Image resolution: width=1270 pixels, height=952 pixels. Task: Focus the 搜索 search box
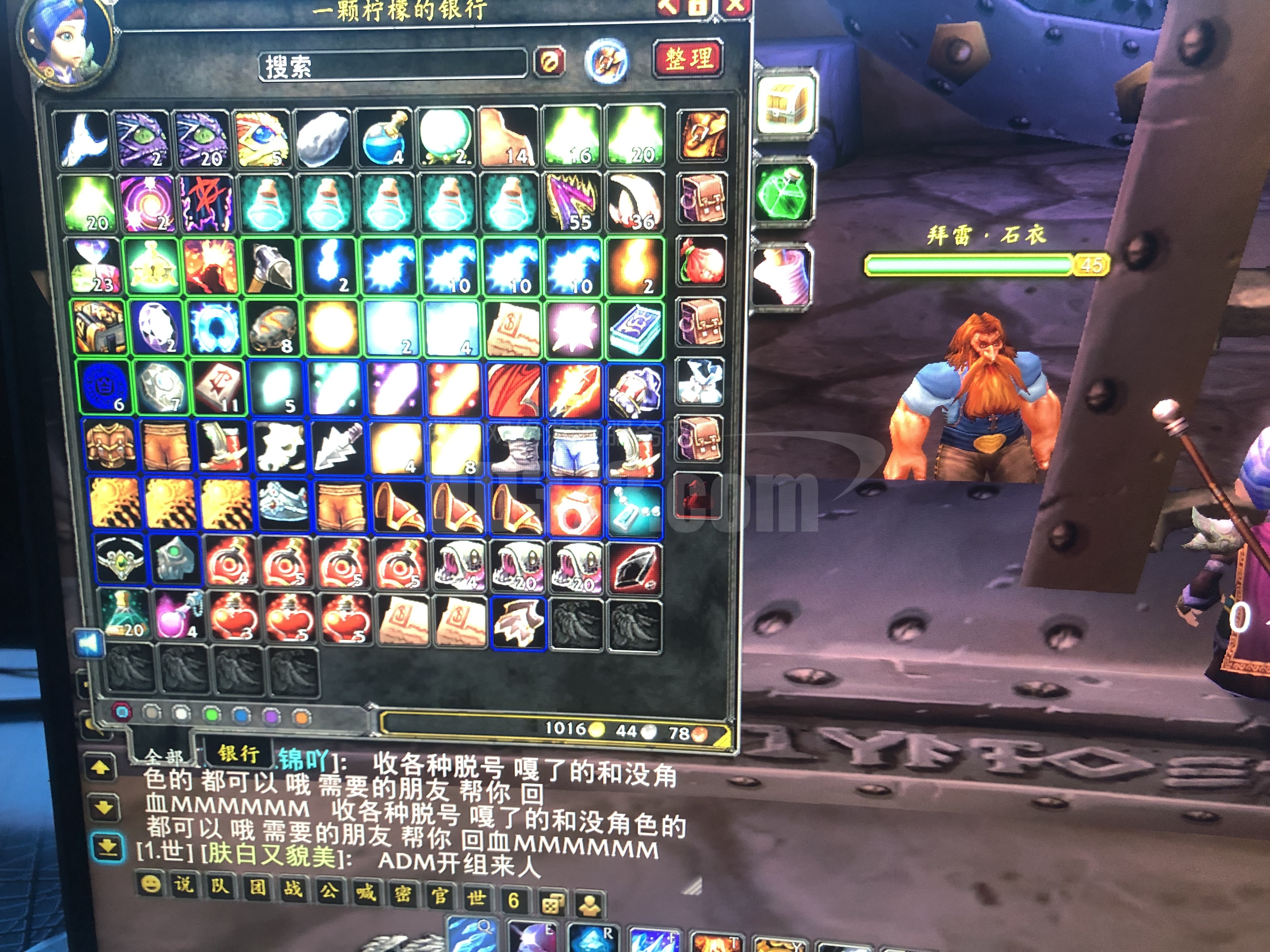click(x=393, y=65)
